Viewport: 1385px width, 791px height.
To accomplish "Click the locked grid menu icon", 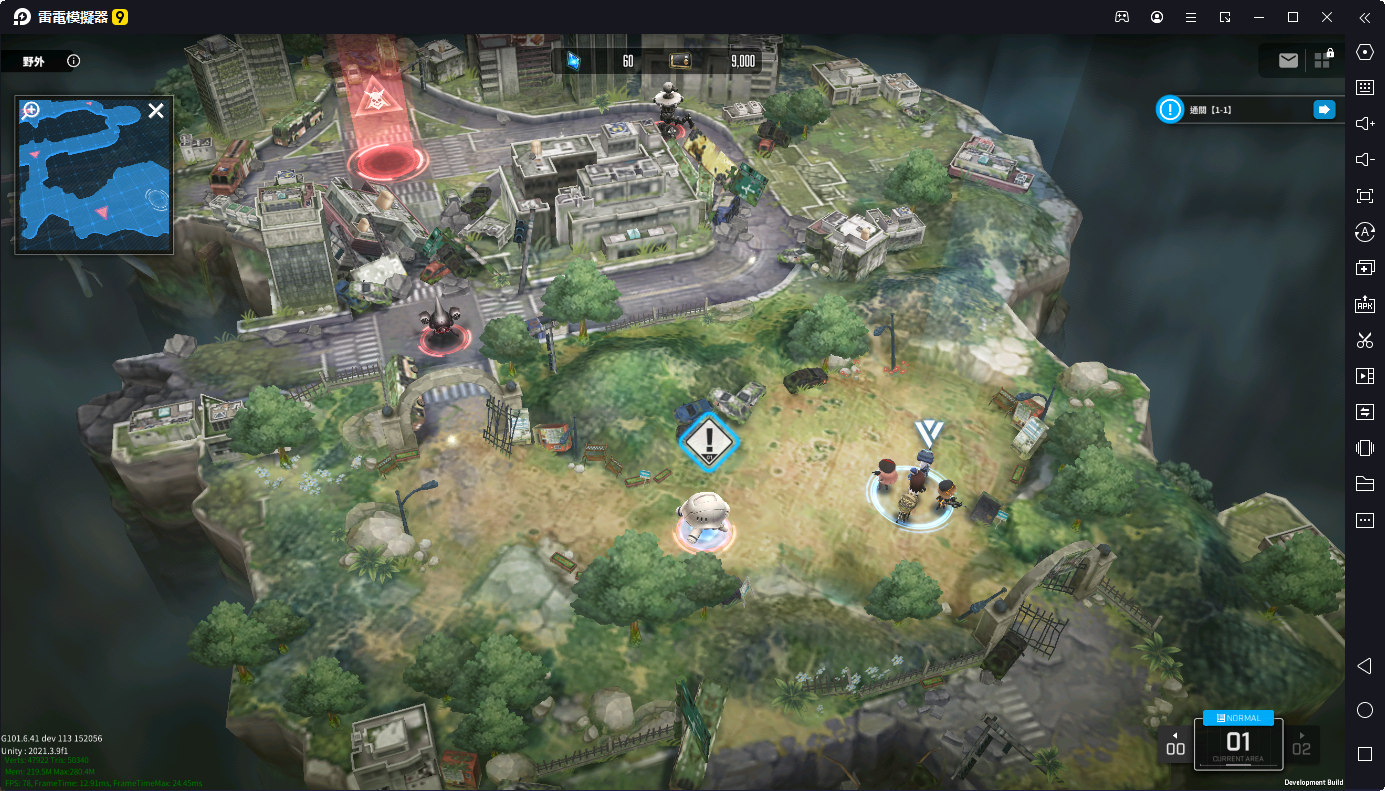I will [1323, 59].
